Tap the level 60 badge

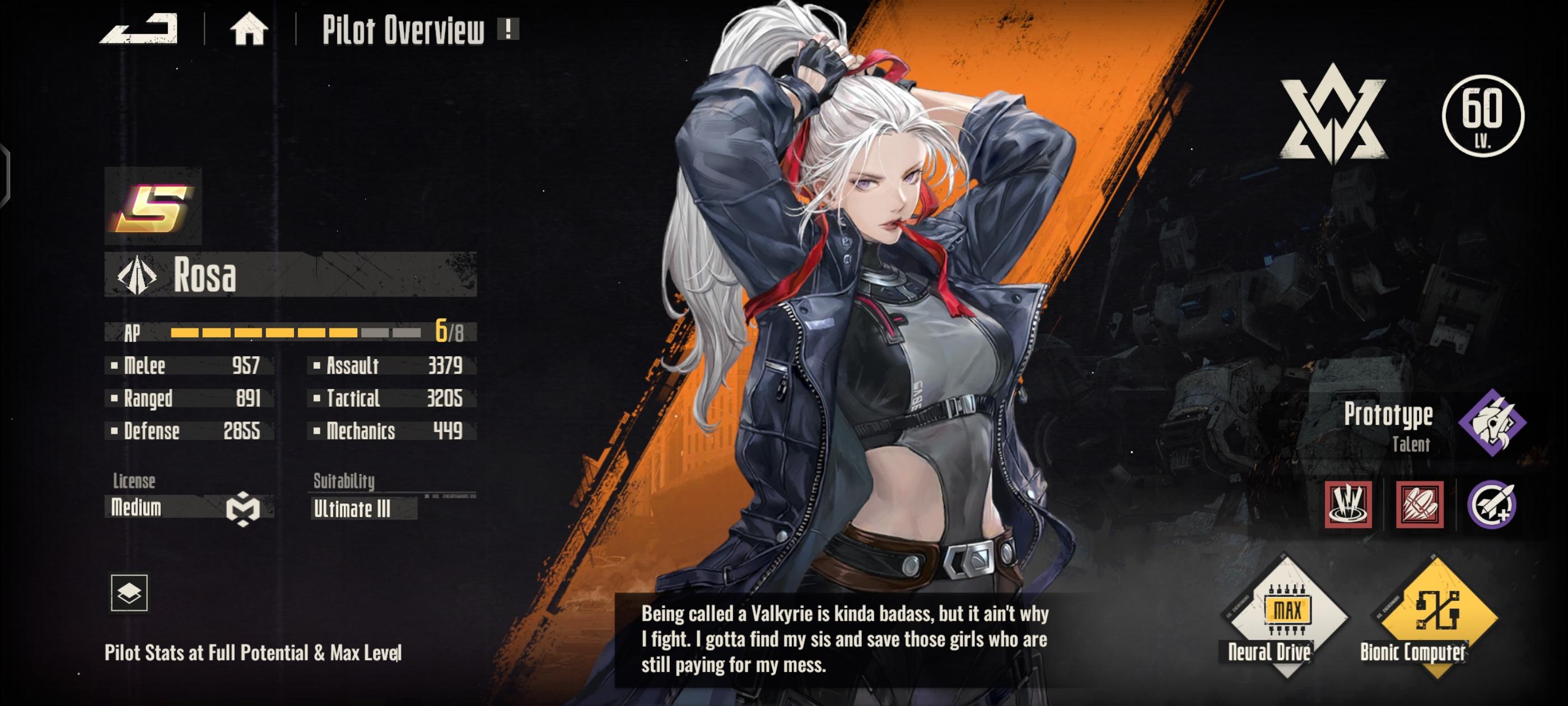1483,116
